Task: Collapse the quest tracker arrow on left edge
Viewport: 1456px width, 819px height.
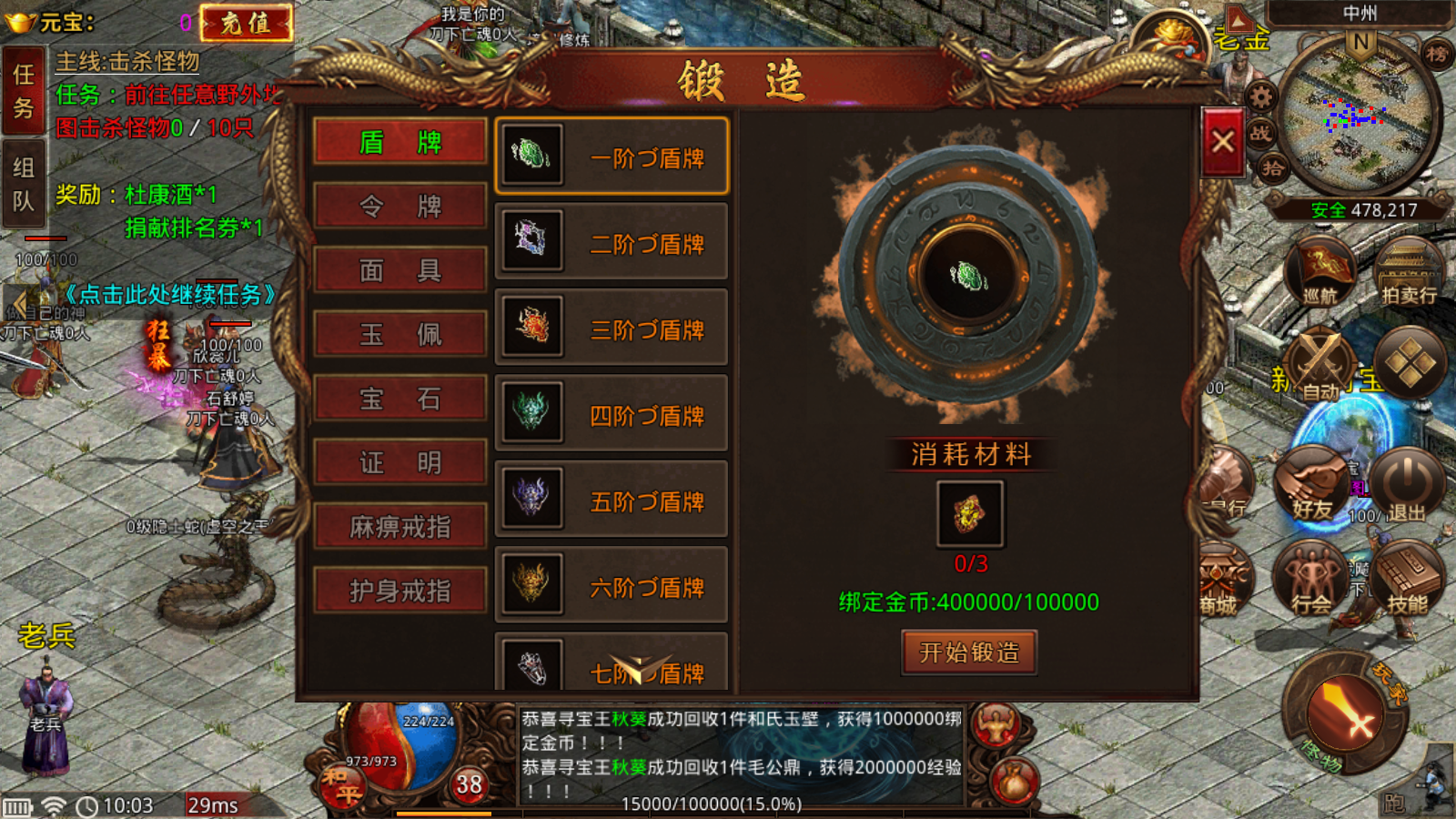Action: [18, 300]
